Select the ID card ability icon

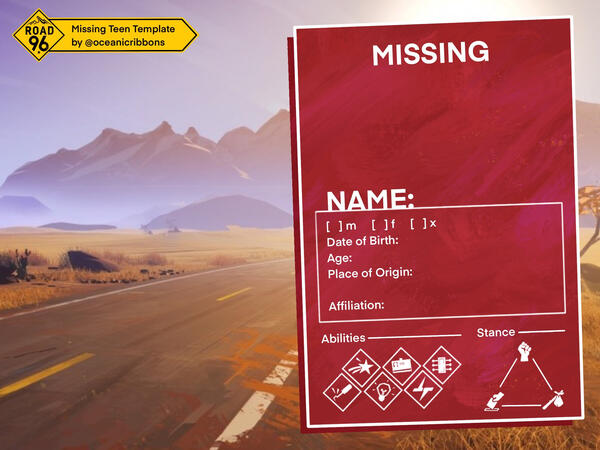pyautogui.click(x=400, y=364)
